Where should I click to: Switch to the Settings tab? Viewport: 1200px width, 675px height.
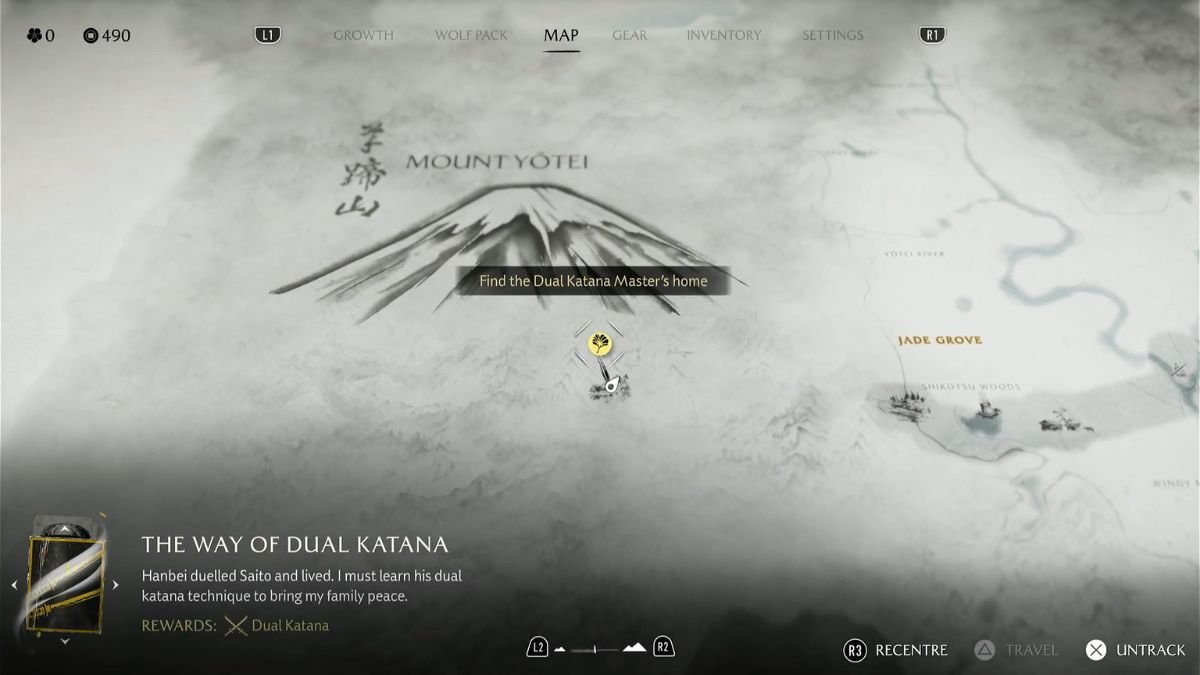tap(832, 35)
